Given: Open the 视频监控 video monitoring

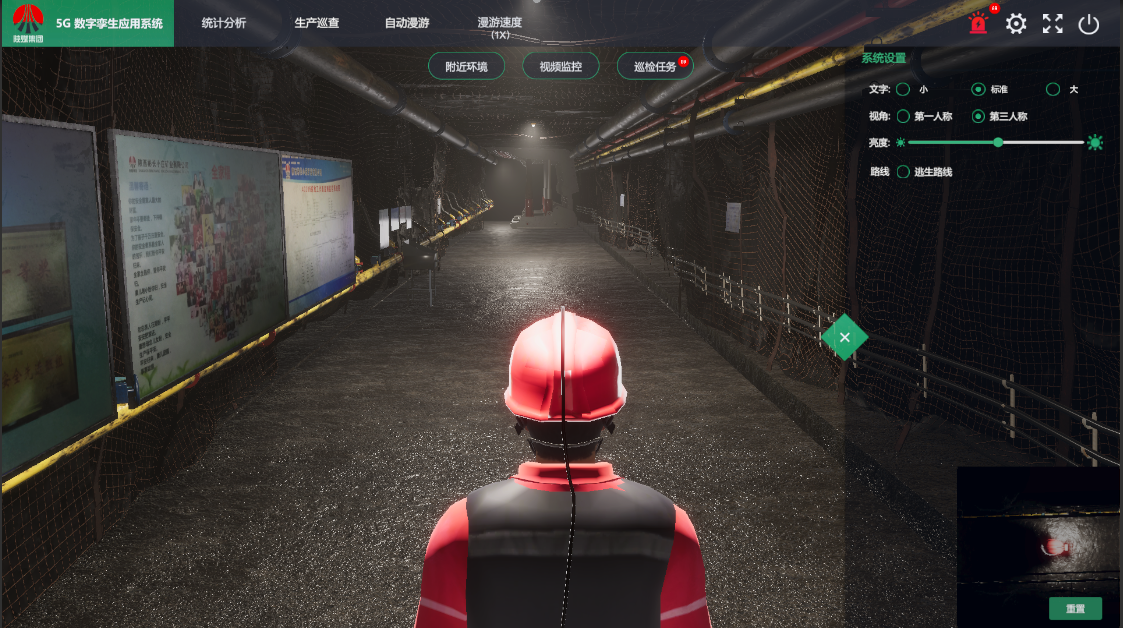Looking at the screenshot, I should (x=561, y=67).
